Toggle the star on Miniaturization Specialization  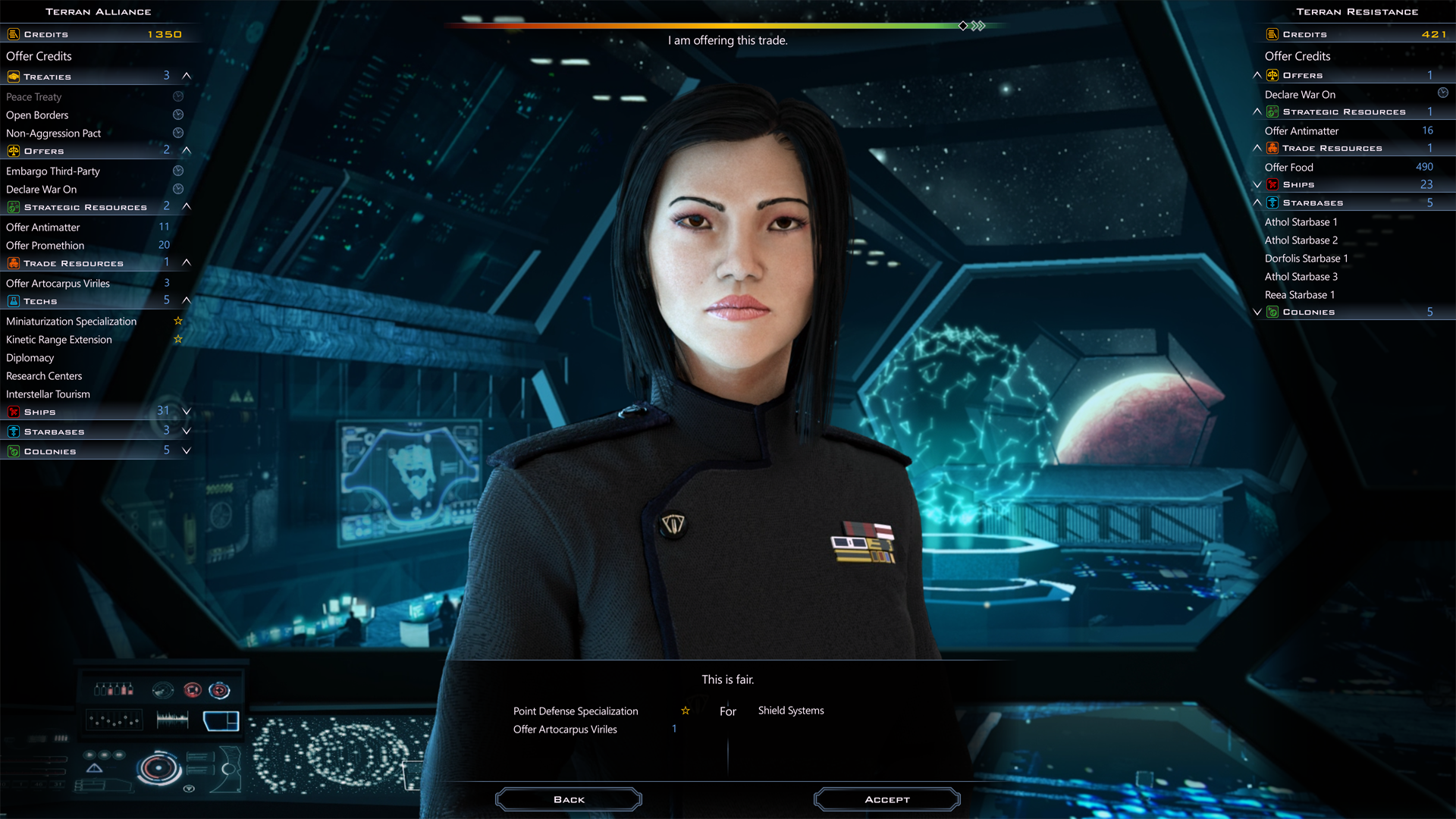(x=178, y=321)
